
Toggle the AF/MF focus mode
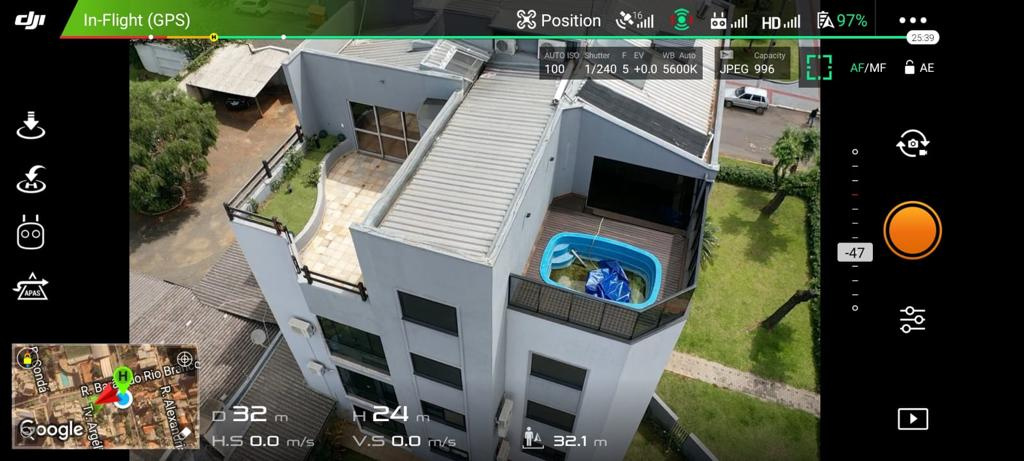point(867,68)
